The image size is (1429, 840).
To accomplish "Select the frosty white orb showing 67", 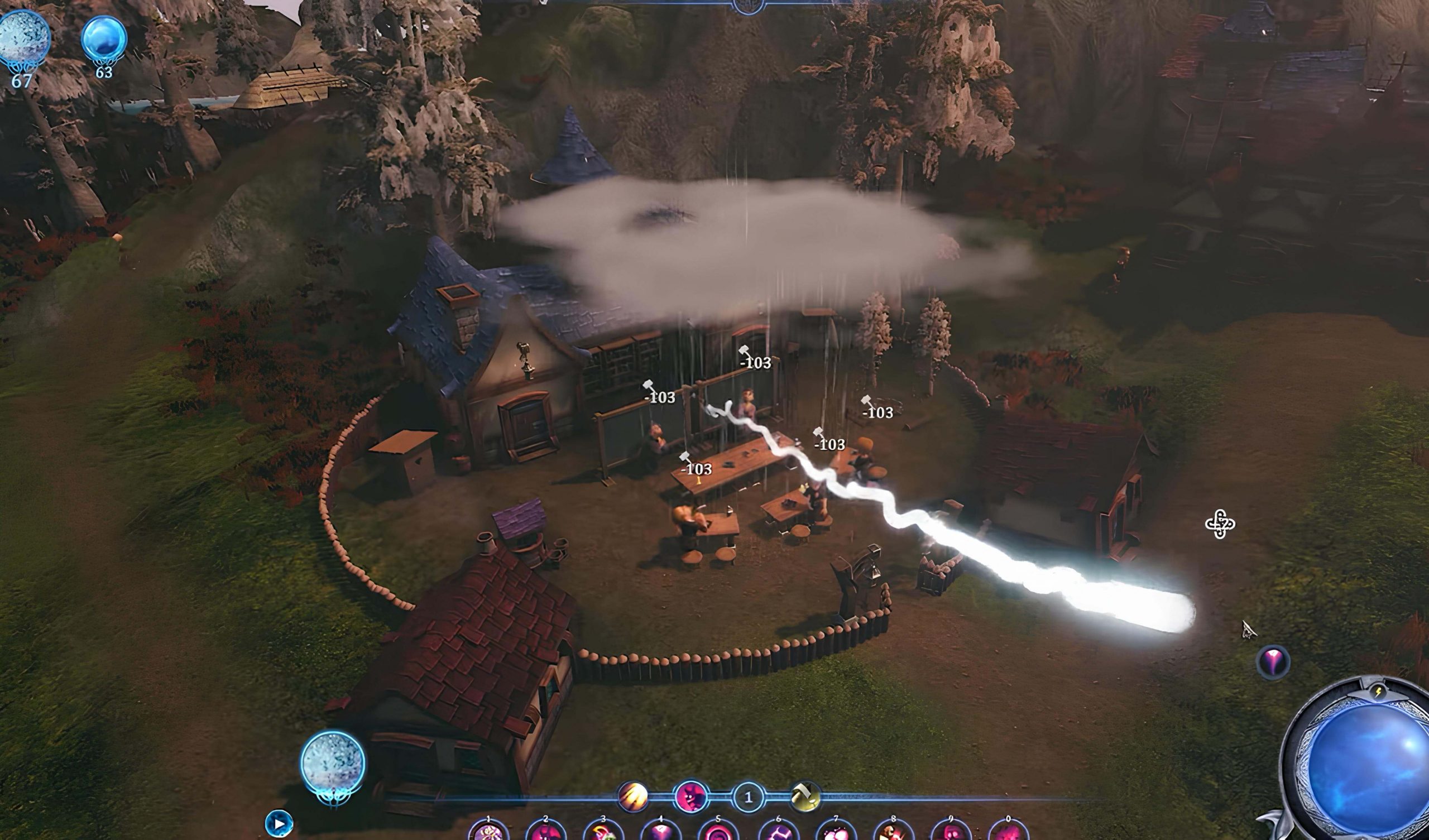I will click(x=24, y=39).
